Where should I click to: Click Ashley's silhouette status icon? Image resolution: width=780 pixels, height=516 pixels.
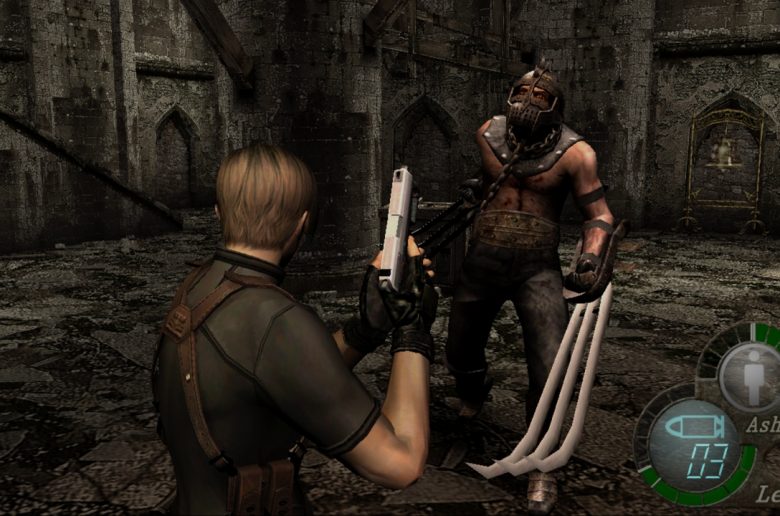pyautogui.click(x=755, y=379)
